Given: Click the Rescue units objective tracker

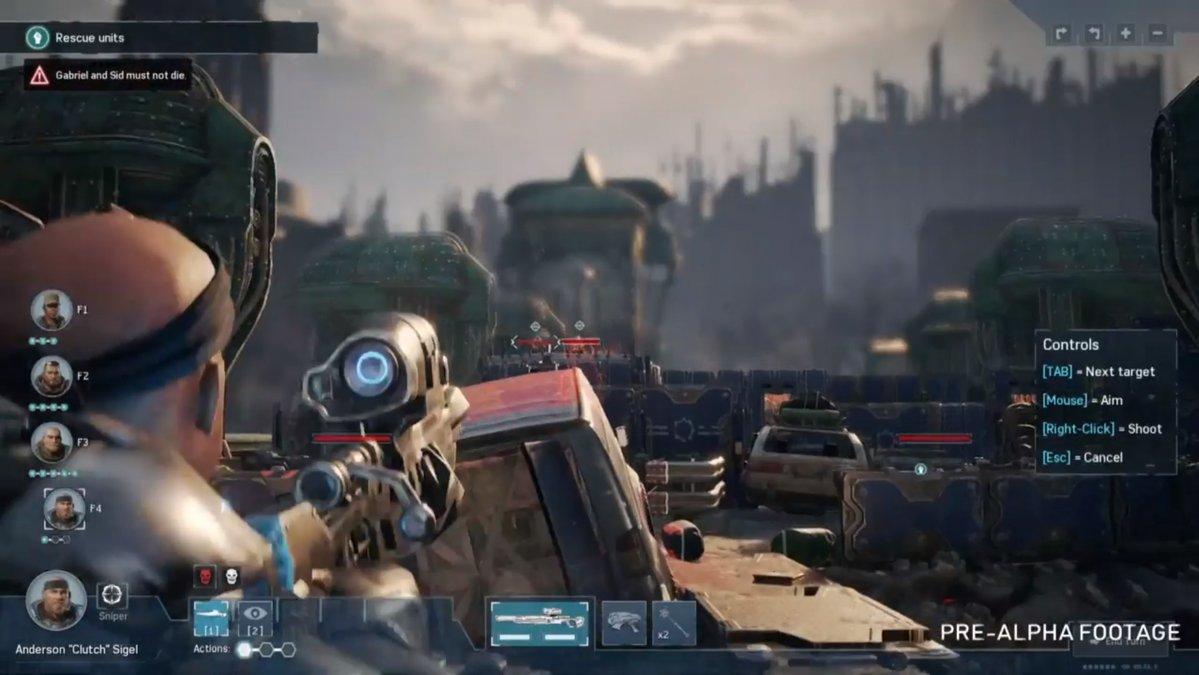Looking at the screenshot, I should pos(170,38).
